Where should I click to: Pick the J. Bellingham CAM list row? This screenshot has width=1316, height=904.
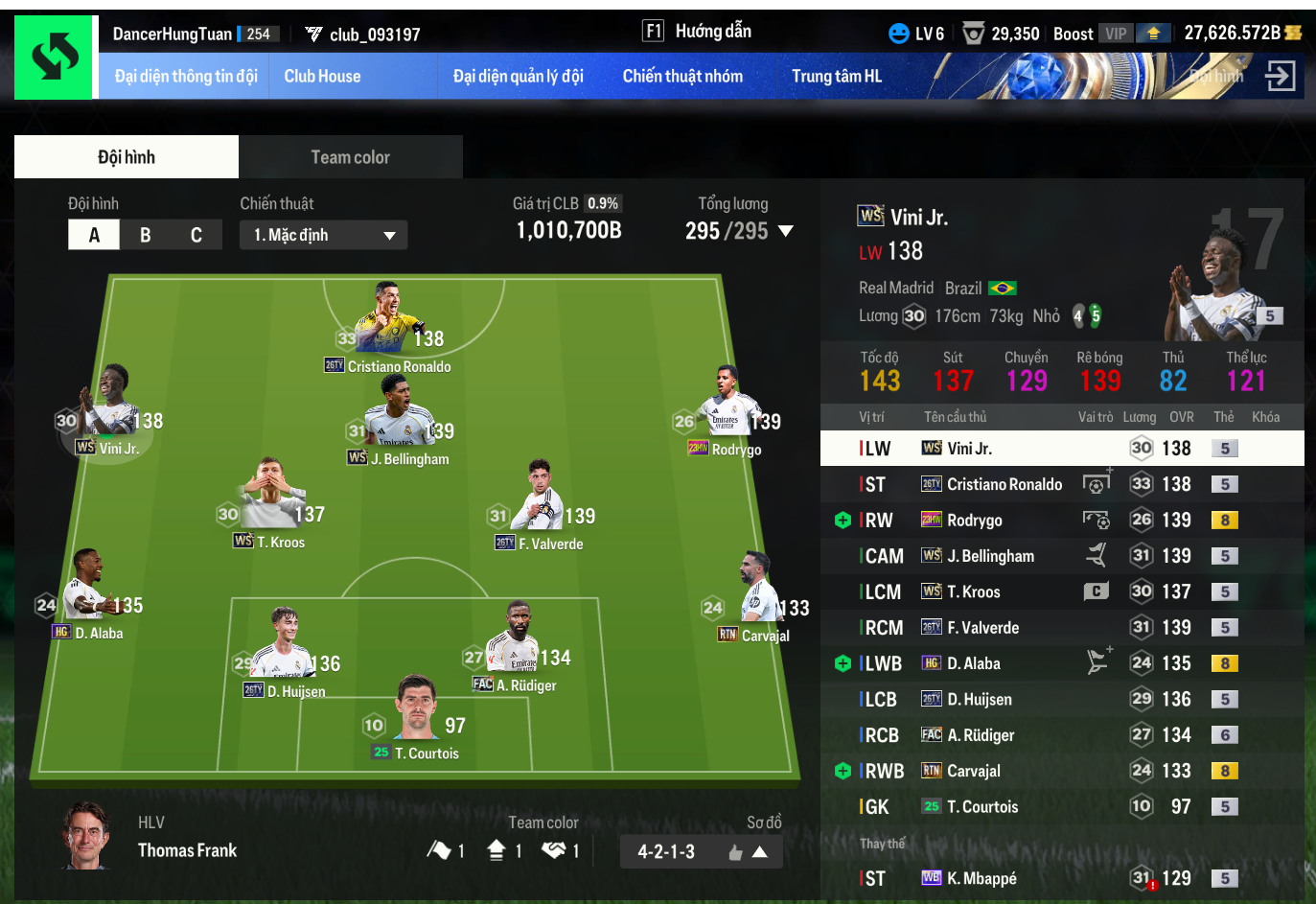point(1054,556)
